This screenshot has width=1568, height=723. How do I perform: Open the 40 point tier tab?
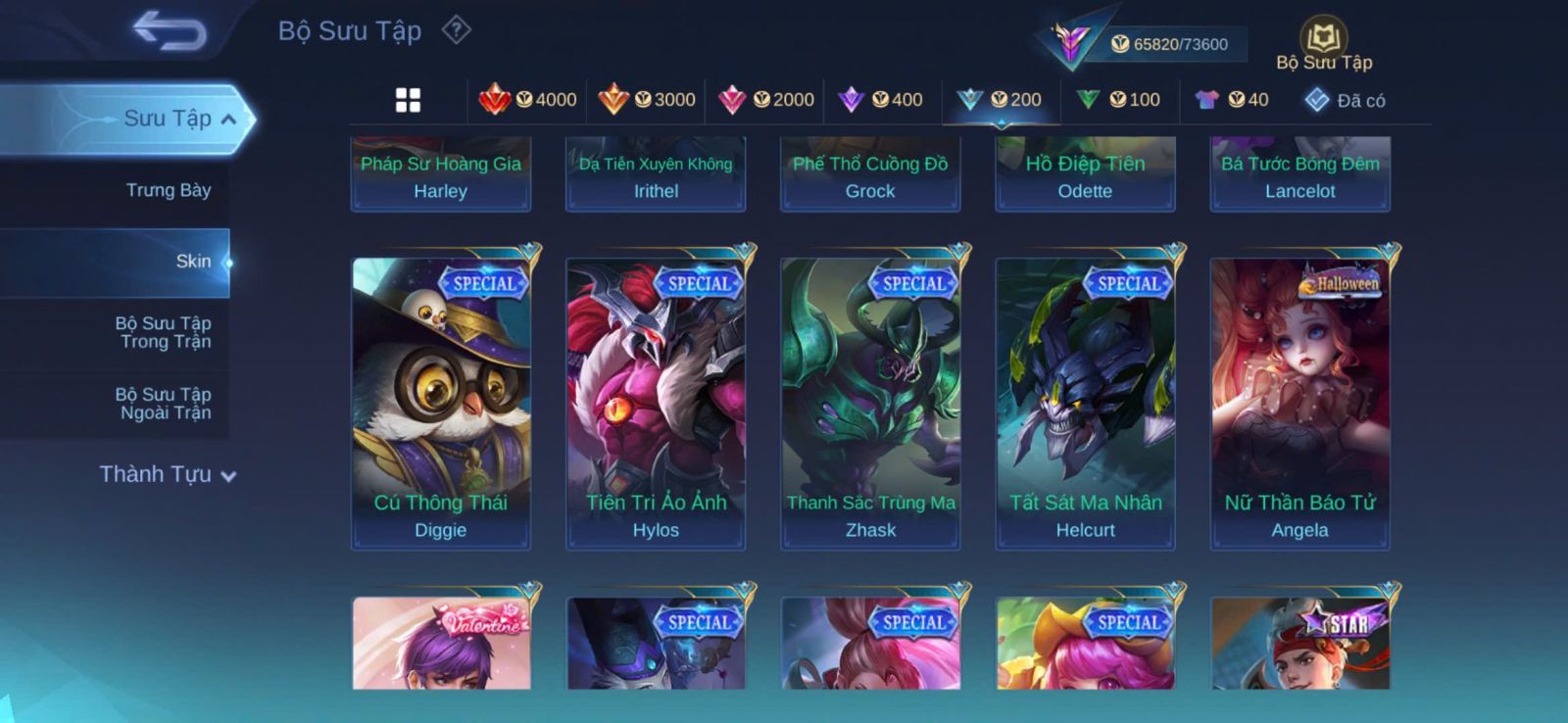pyautogui.click(x=1232, y=100)
